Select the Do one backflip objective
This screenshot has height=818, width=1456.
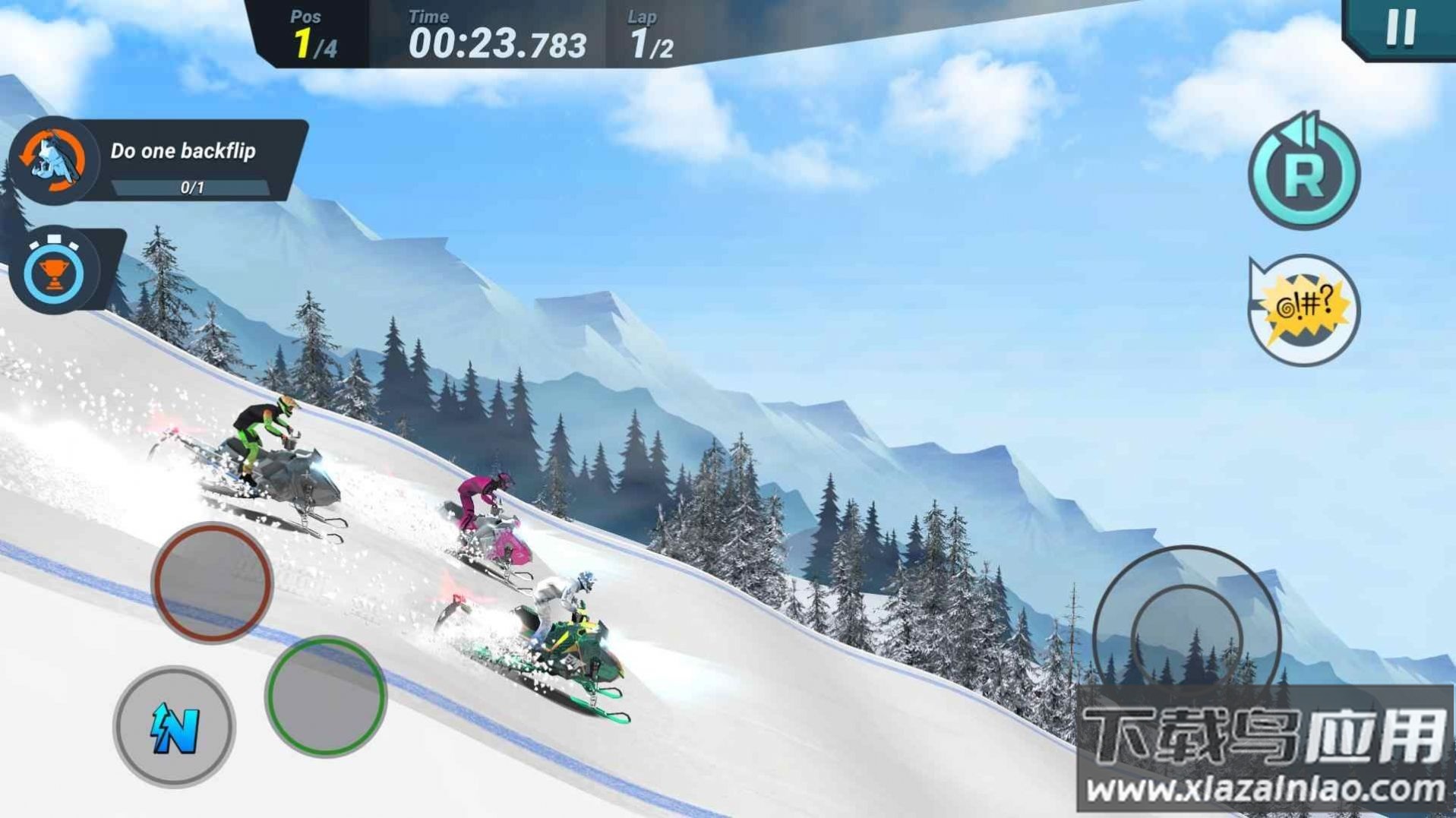pos(159,160)
